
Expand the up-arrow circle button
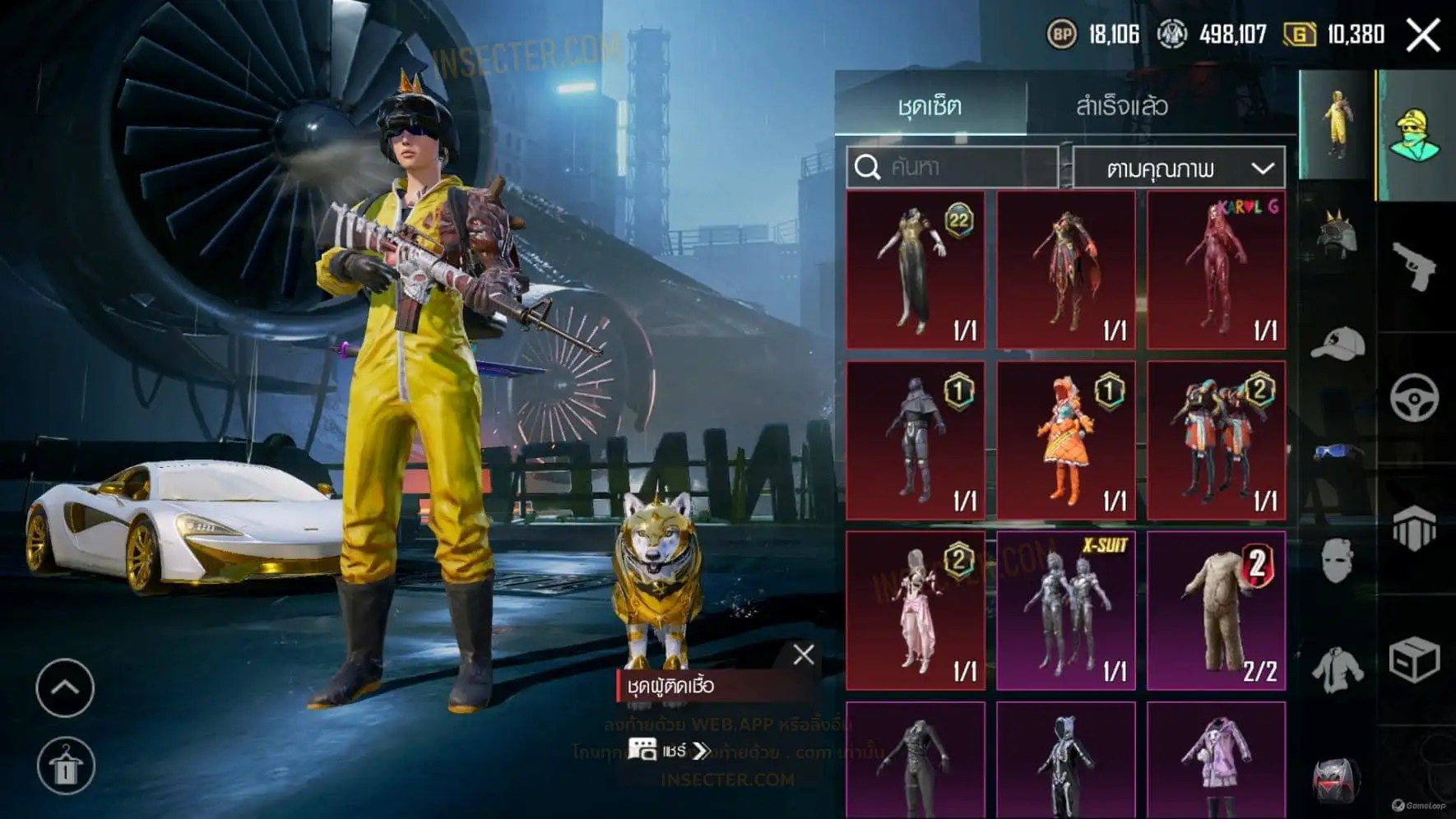point(65,687)
